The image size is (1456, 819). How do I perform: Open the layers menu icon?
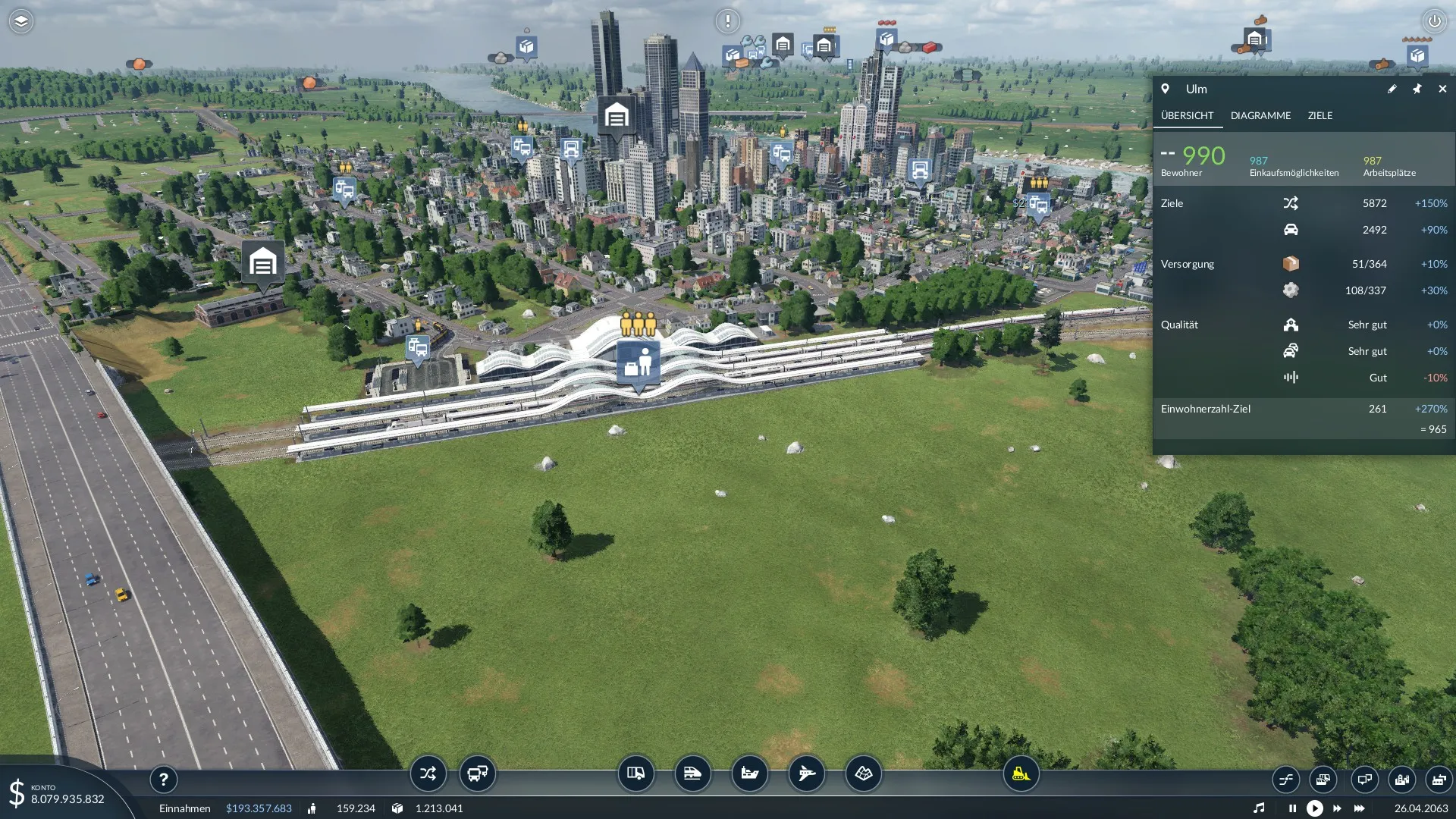pos(21,21)
